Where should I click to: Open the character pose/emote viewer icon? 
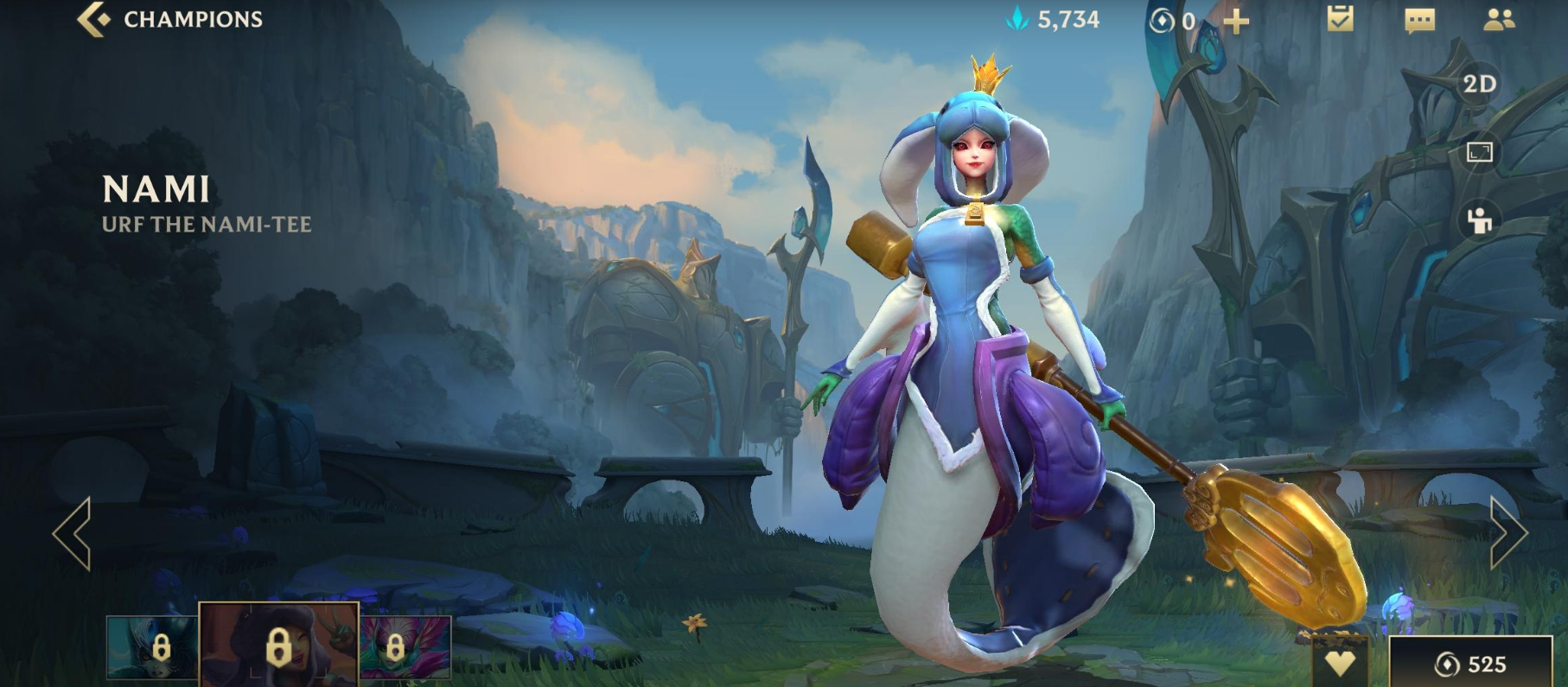point(1479,220)
